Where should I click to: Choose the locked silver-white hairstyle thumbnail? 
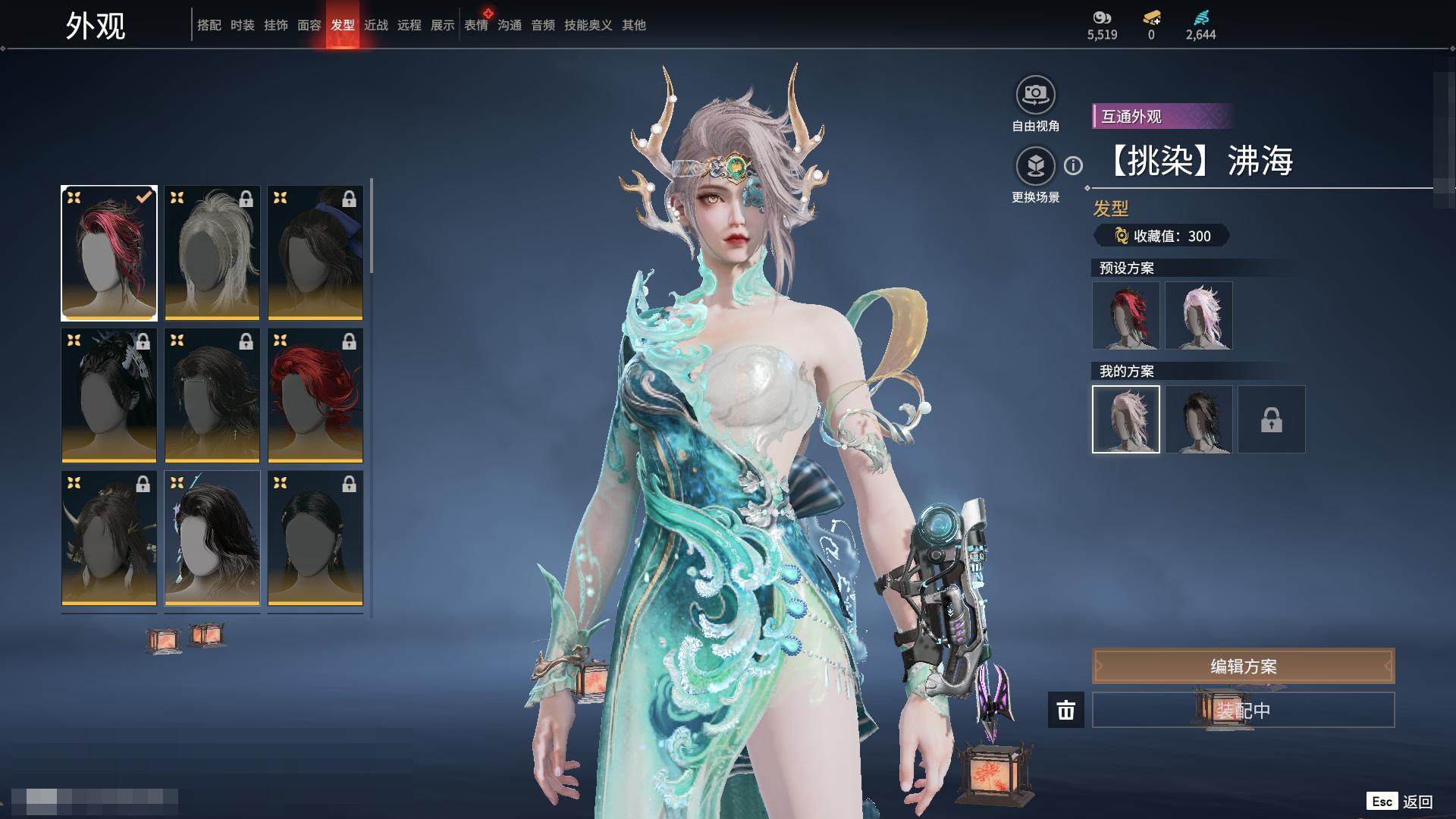click(212, 253)
